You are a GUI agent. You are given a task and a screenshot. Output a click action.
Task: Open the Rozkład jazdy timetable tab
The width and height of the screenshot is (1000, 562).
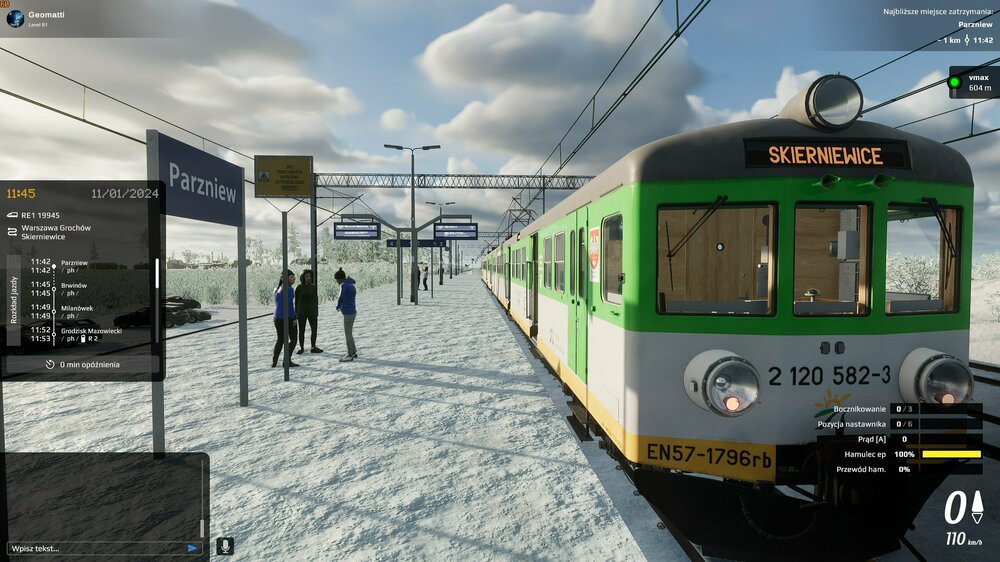14,300
